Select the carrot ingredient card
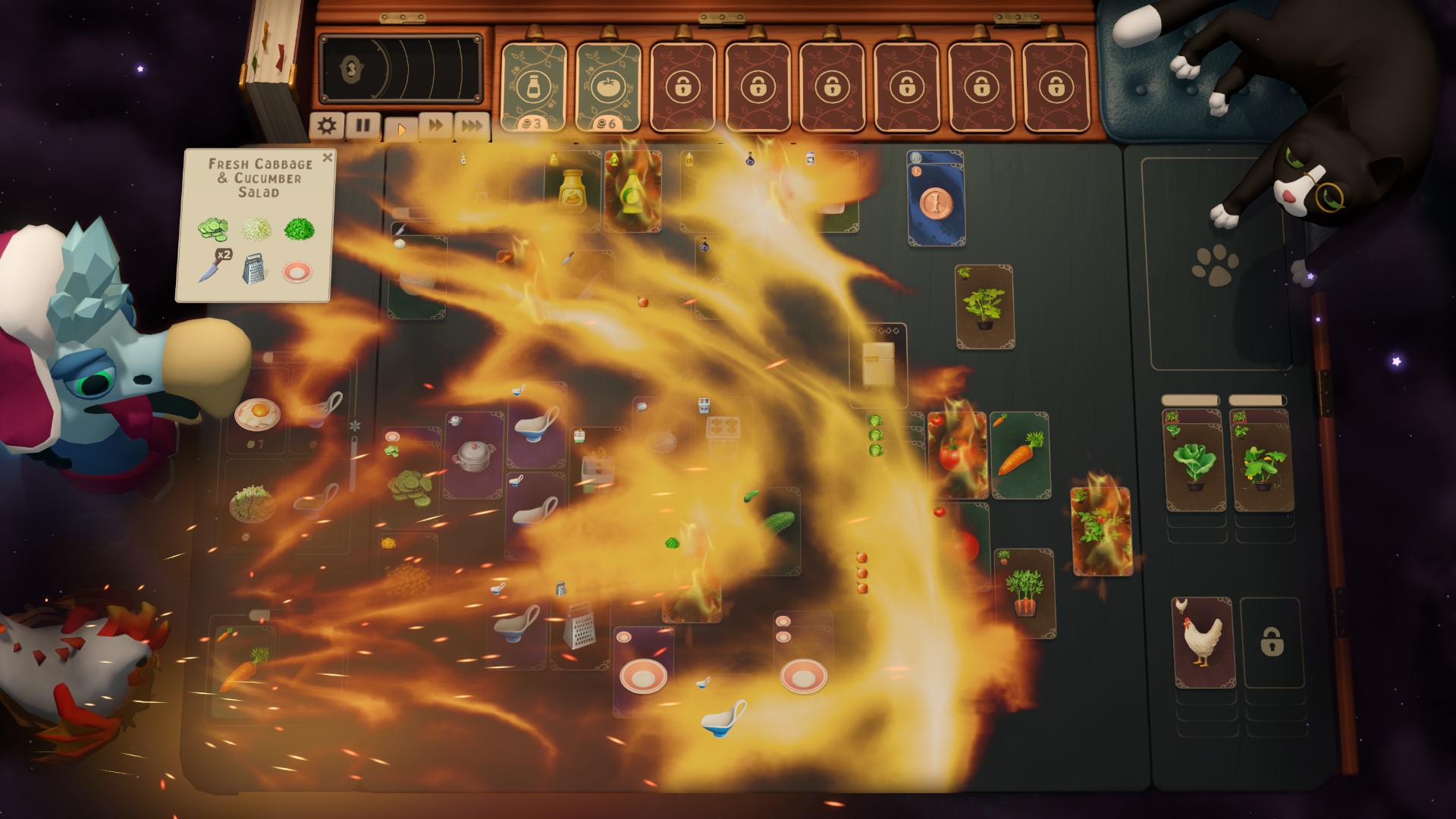1456x819 pixels. coord(1020,455)
